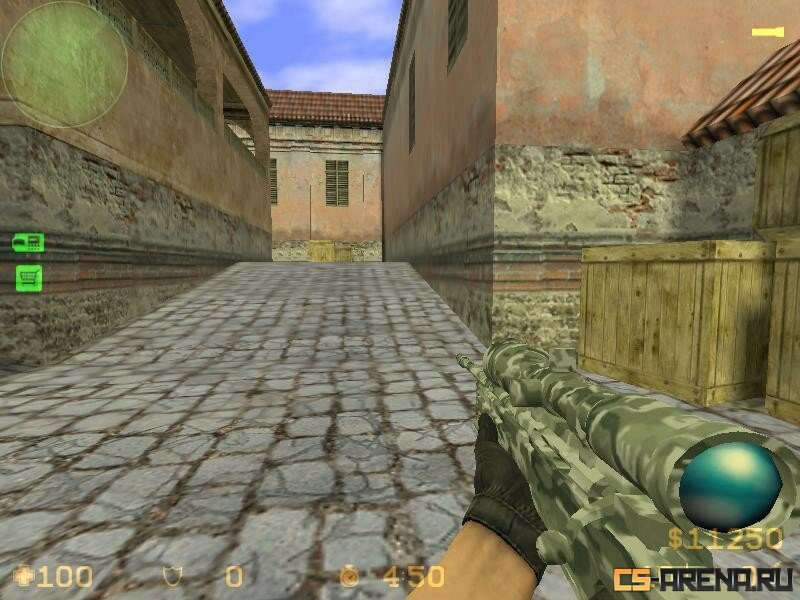Click the green C4 bomb icon

[28, 241]
